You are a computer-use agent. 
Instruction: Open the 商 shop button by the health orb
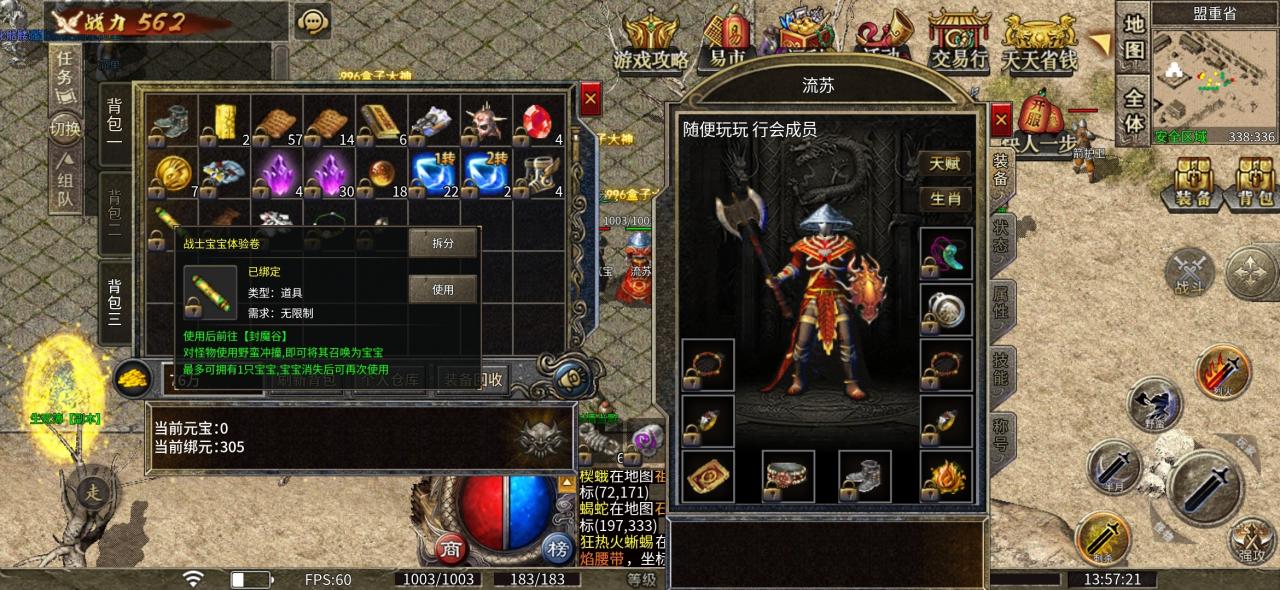[450, 547]
